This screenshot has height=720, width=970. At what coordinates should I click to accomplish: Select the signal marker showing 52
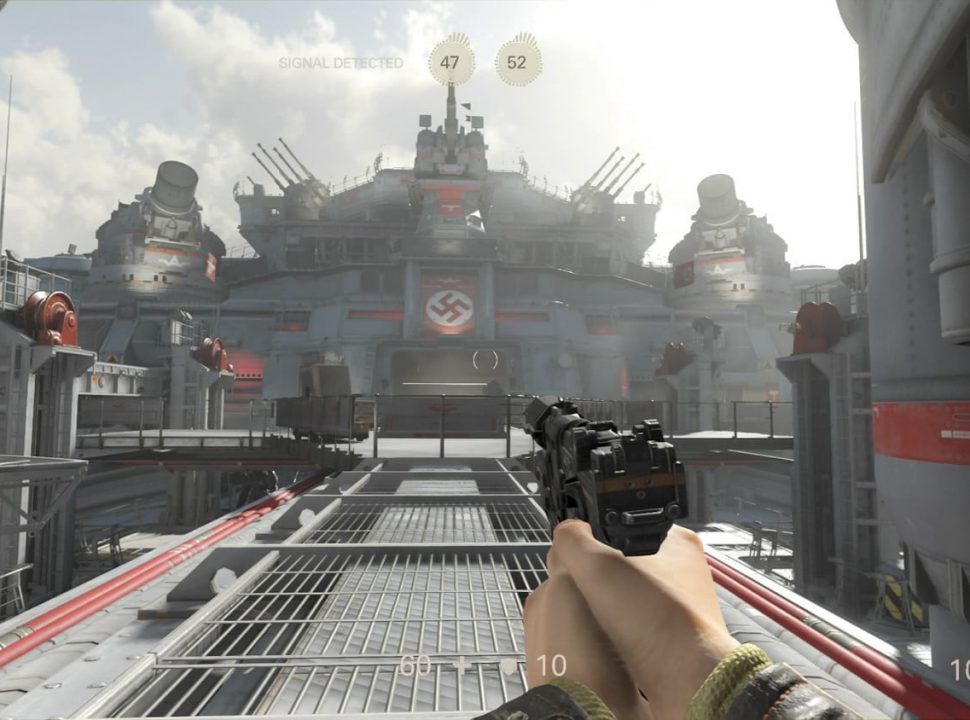pyautogui.click(x=517, y=62)
